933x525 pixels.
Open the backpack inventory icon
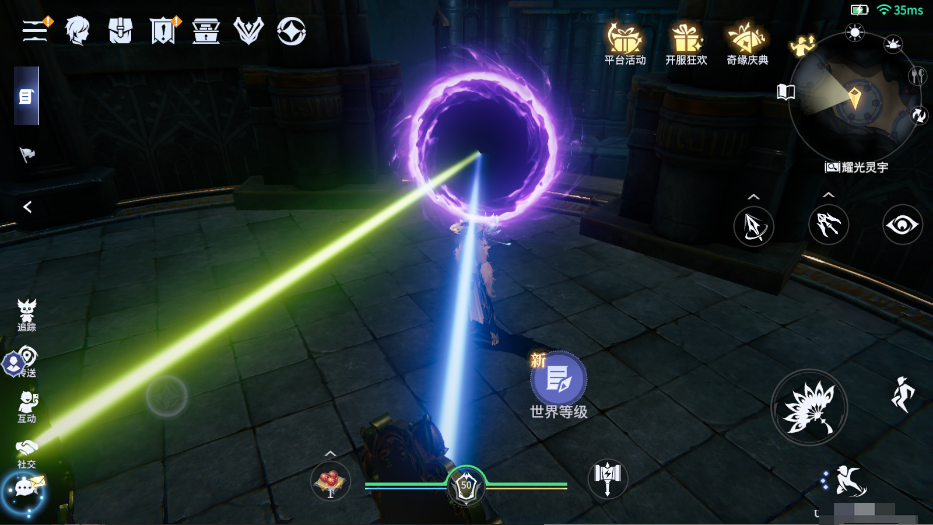pos(120,31)
